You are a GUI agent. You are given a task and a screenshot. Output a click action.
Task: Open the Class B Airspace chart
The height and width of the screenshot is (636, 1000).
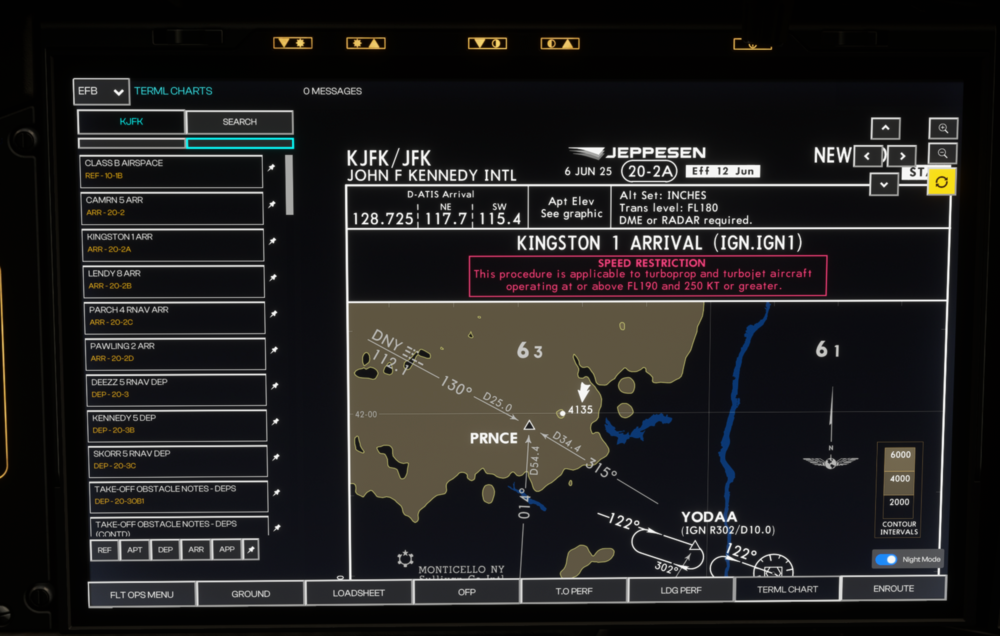click(x=171, y=168)
